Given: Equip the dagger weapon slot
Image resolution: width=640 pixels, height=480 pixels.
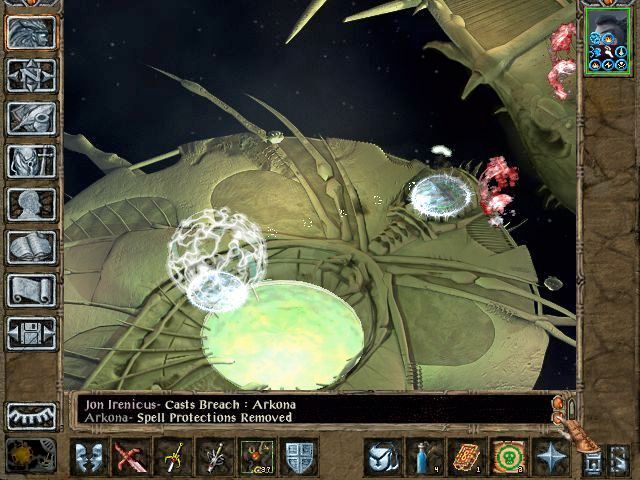Looking at the screenshot, I should [215, 457].
